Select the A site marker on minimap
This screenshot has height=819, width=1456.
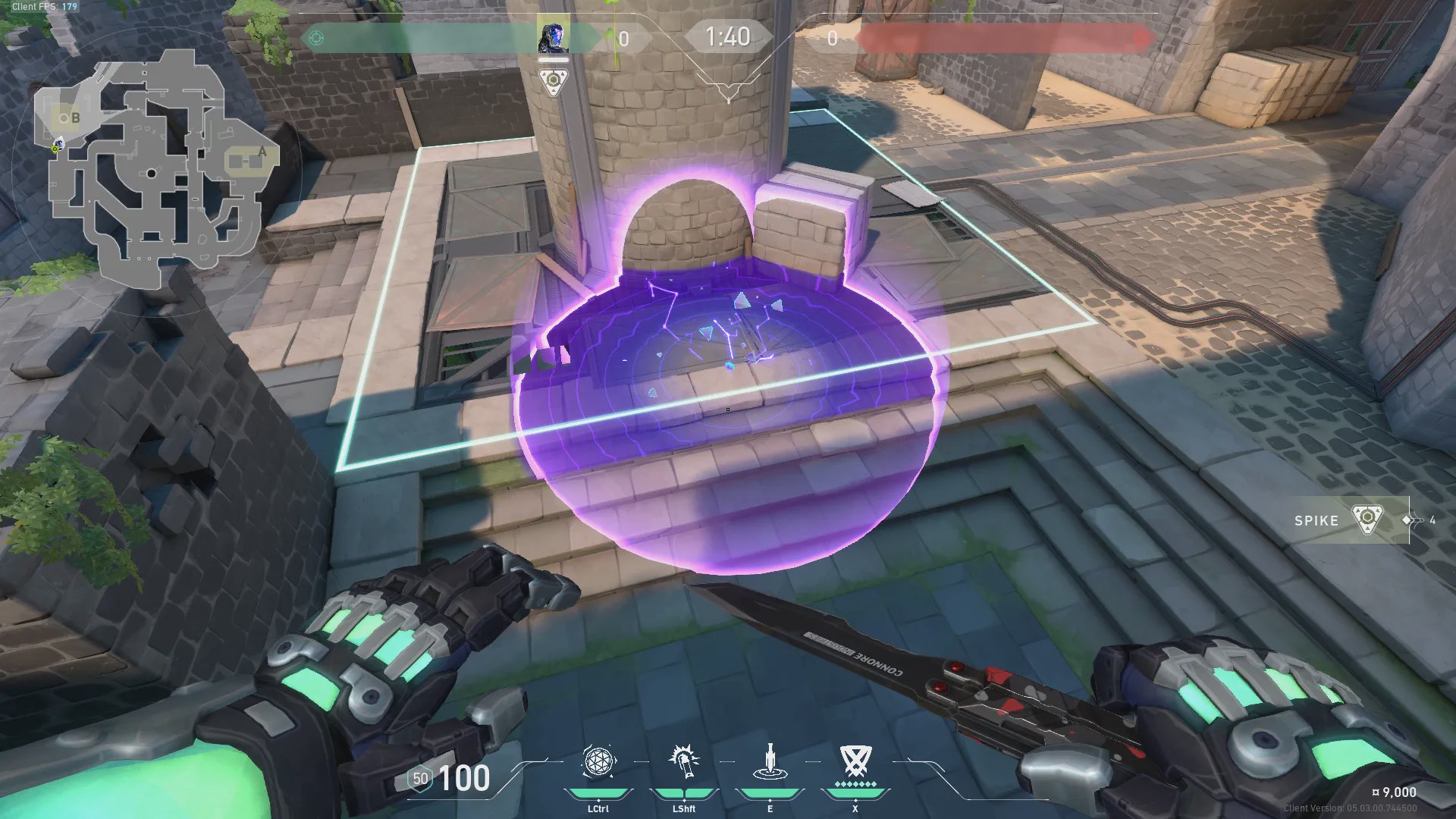pos(262,152)
